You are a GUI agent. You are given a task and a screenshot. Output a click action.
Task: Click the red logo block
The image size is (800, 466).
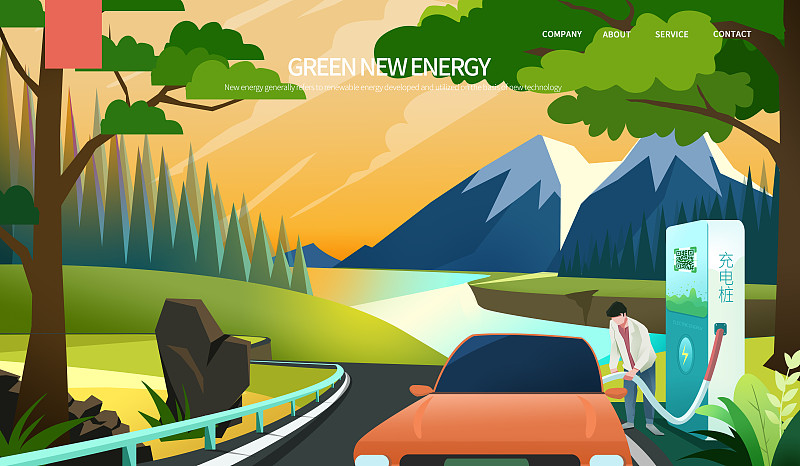coord(73,33)
